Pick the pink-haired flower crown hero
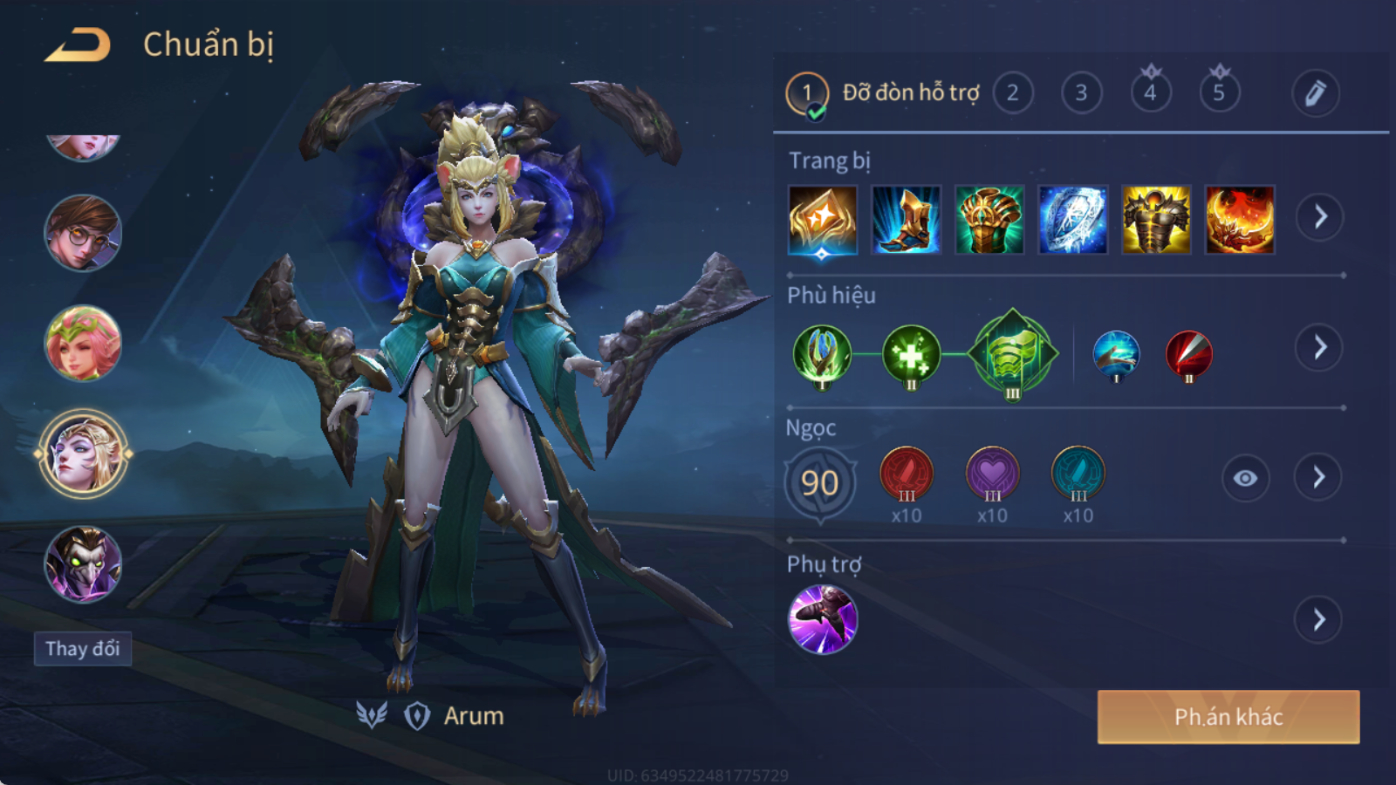Image resolution: width=1396 pixels, height=785 pixels. click(83, 343)
